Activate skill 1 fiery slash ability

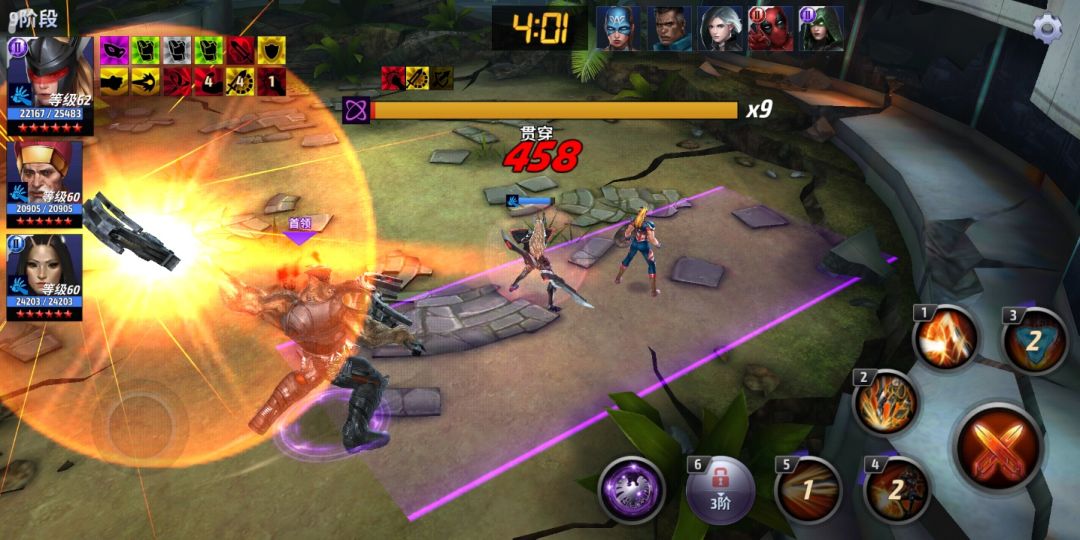pos(946,337)
